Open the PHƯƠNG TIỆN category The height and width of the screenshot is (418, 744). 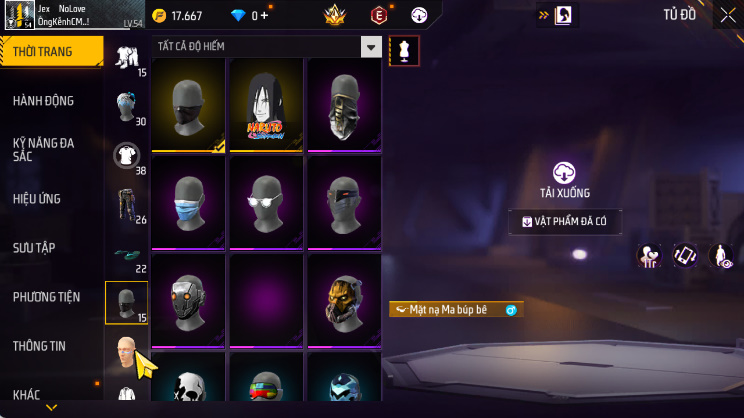click(x=46, y=297)
